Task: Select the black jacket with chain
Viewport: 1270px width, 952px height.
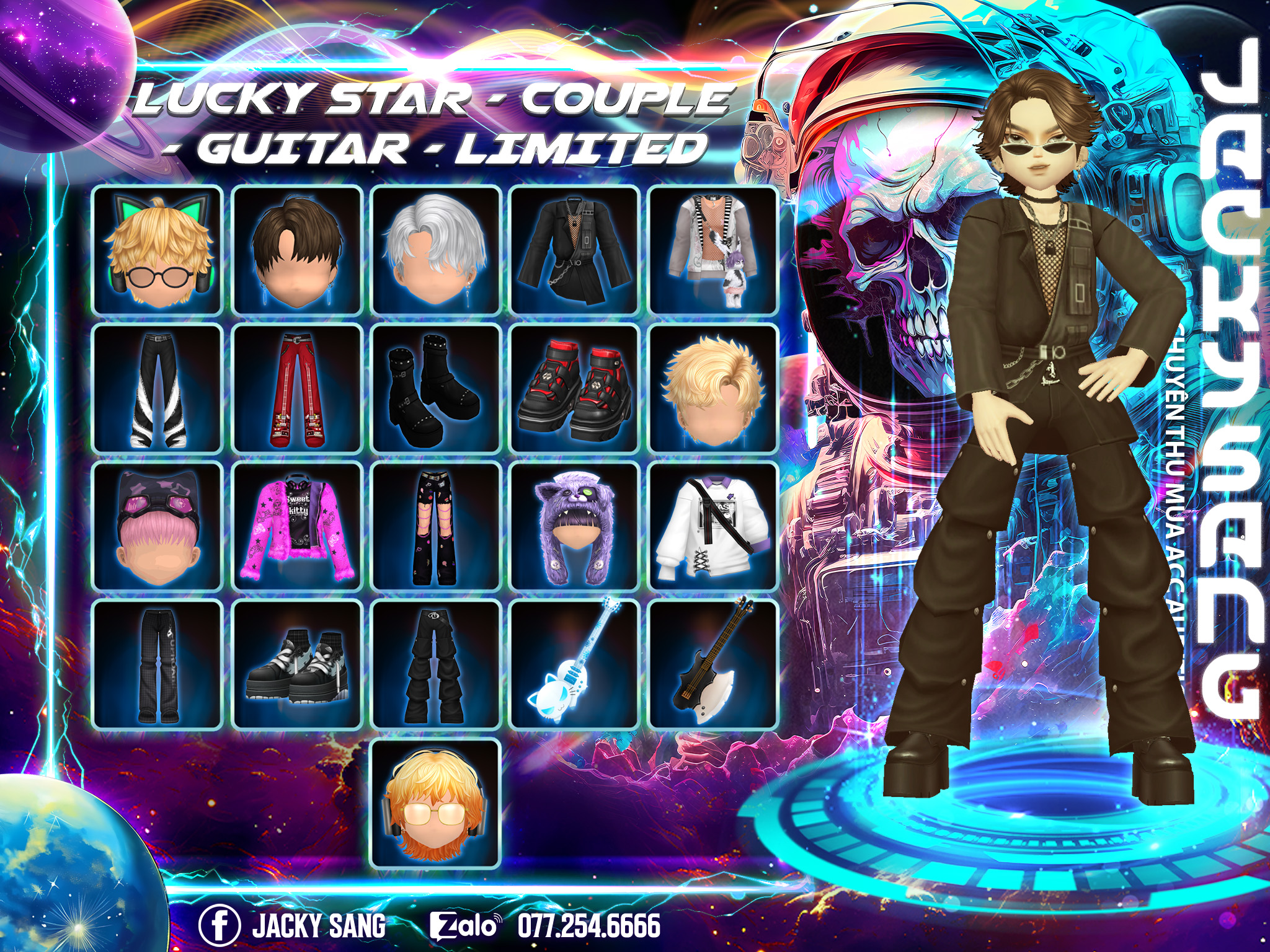Action: 574,250
